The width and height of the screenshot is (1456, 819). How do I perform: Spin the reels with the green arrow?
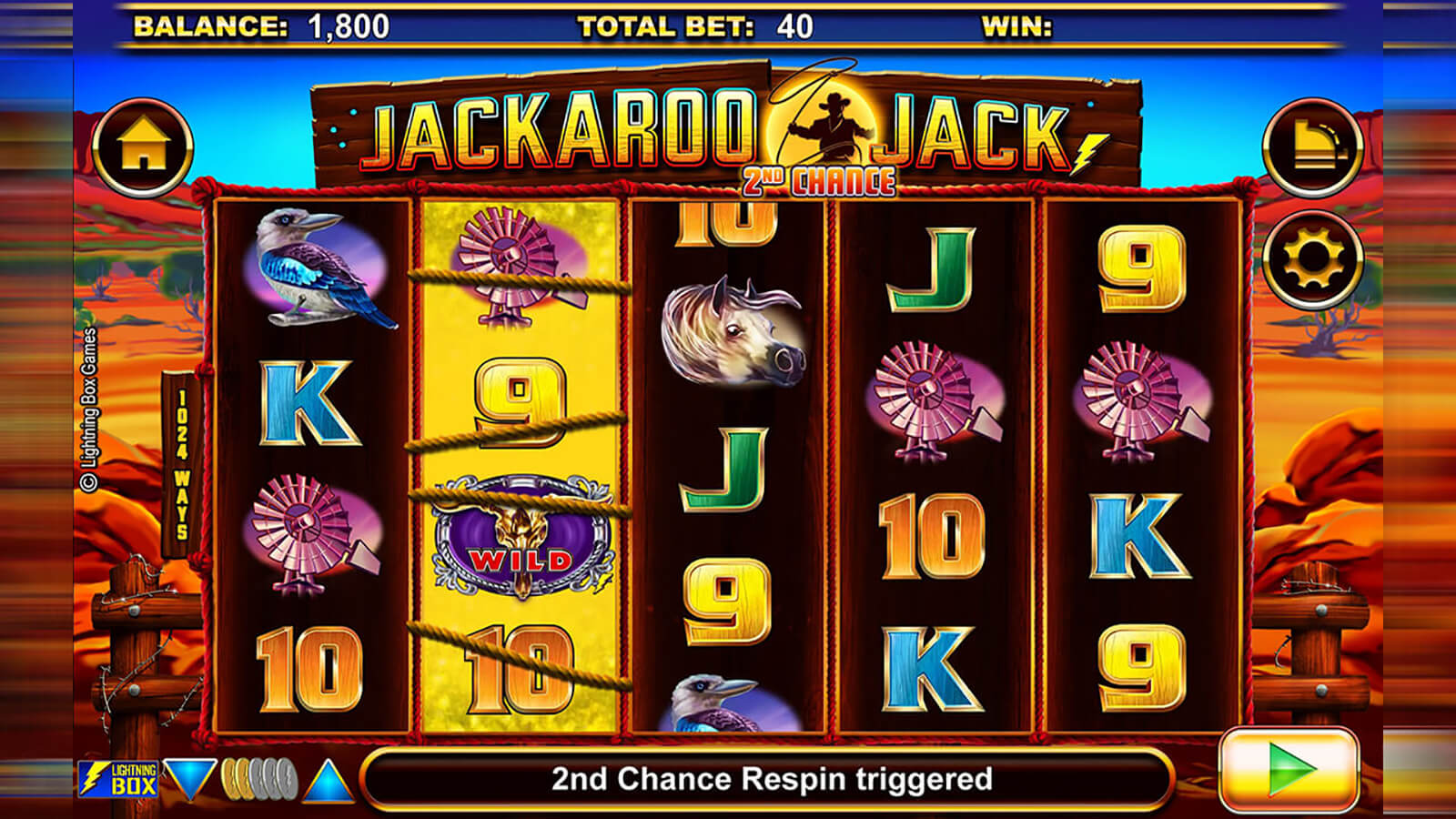pyautogui.click(x=1289, y=770)
